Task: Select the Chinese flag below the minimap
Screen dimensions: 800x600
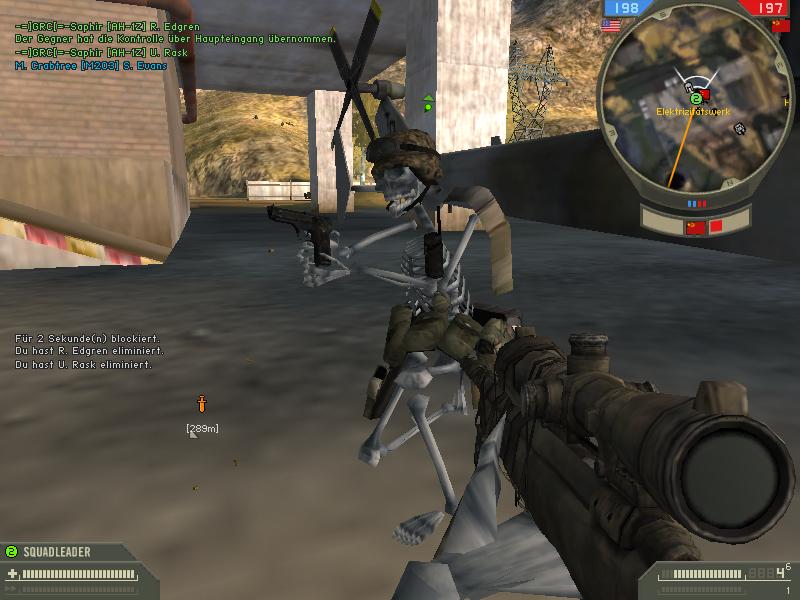Action: click(x=694, y=227)
